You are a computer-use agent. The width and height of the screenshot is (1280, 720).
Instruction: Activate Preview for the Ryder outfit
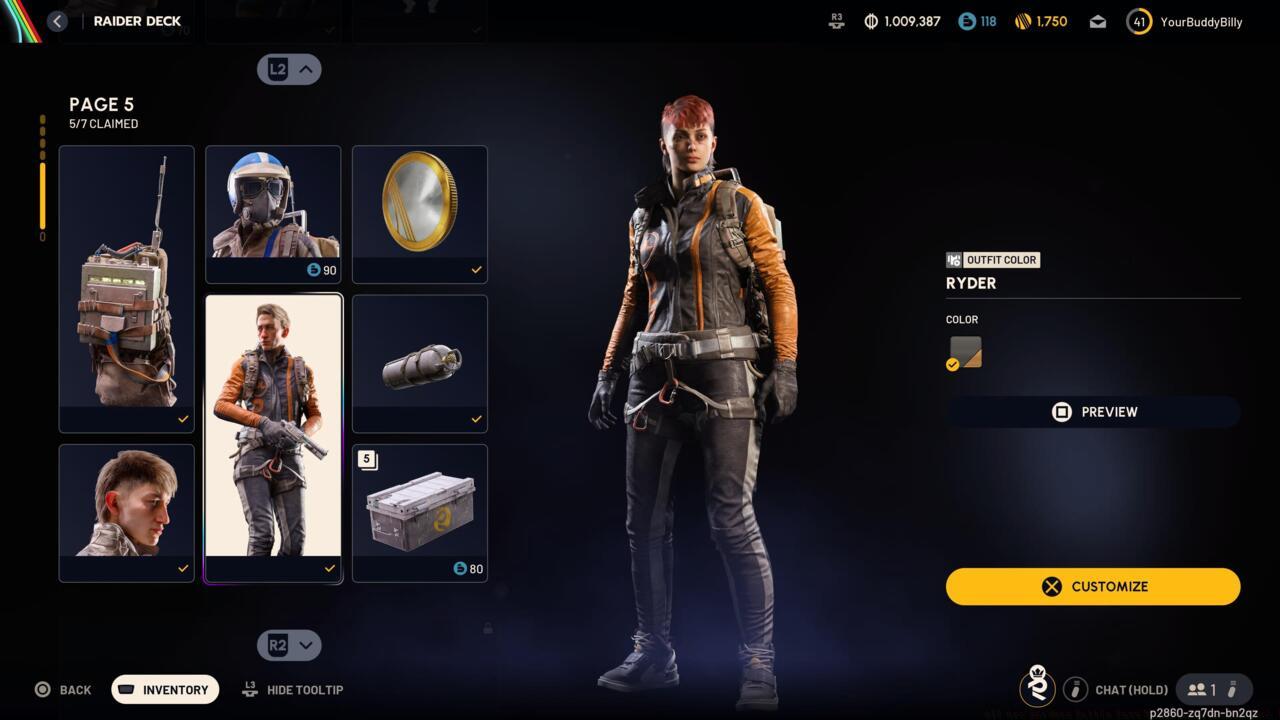1093,411
